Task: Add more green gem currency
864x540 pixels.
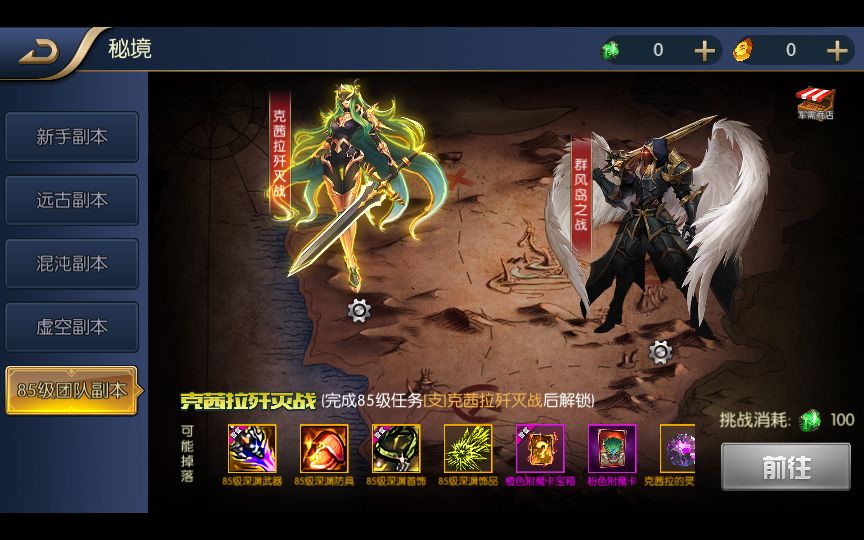Action: point(705,50)
